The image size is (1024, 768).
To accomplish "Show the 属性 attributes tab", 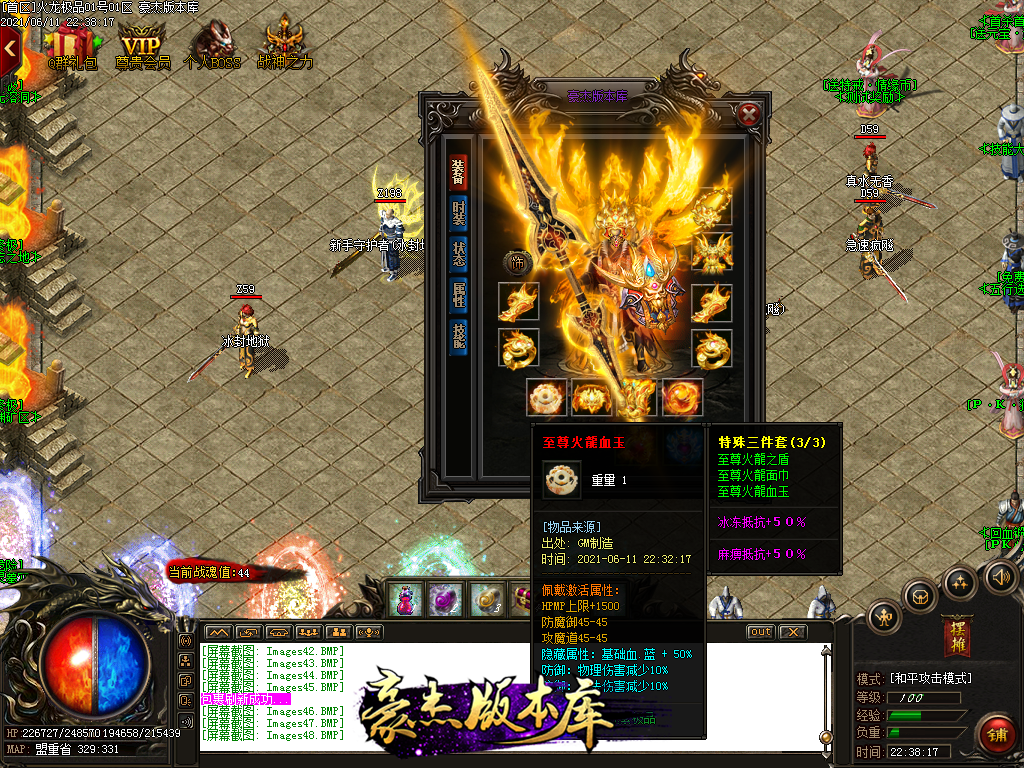I will [458, 295].
